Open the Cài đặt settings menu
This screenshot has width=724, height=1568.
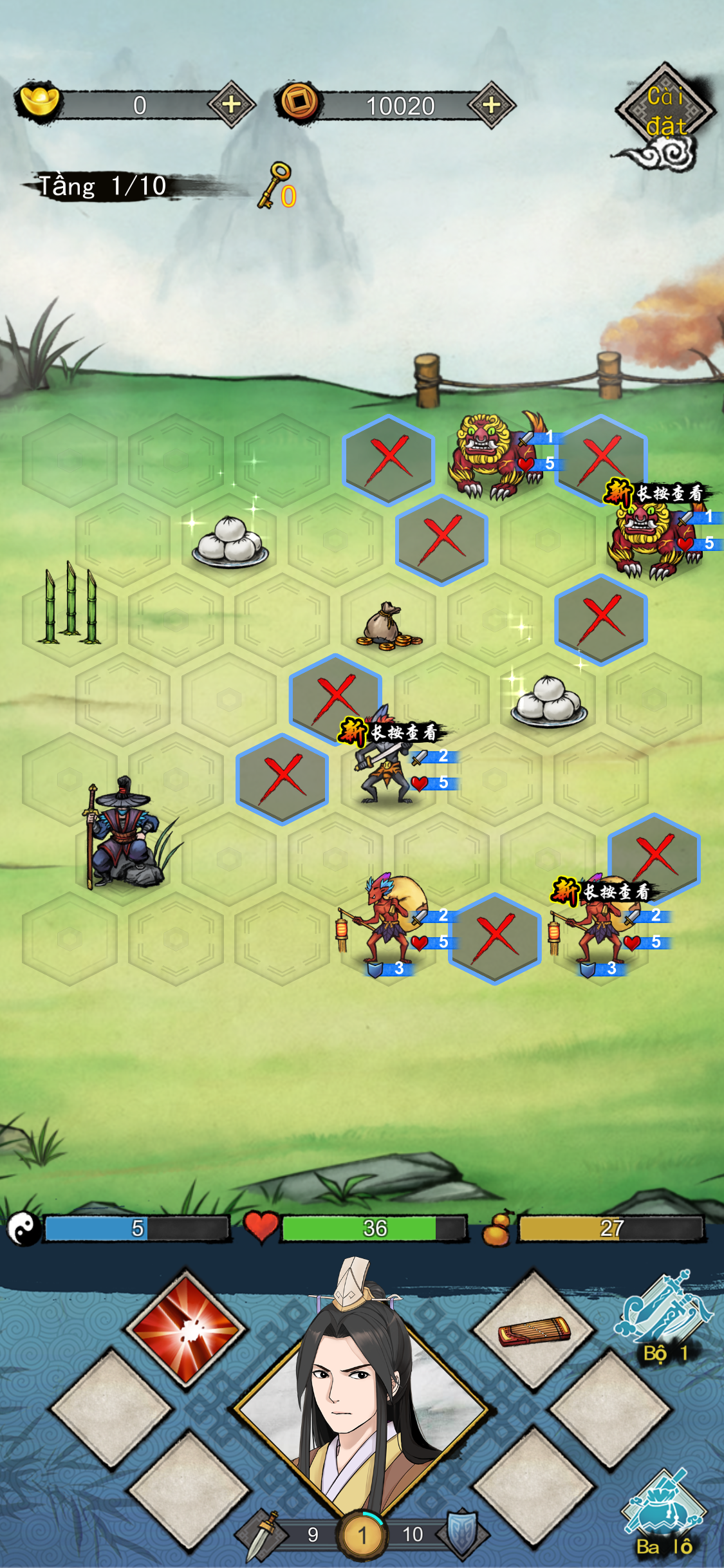665,111
